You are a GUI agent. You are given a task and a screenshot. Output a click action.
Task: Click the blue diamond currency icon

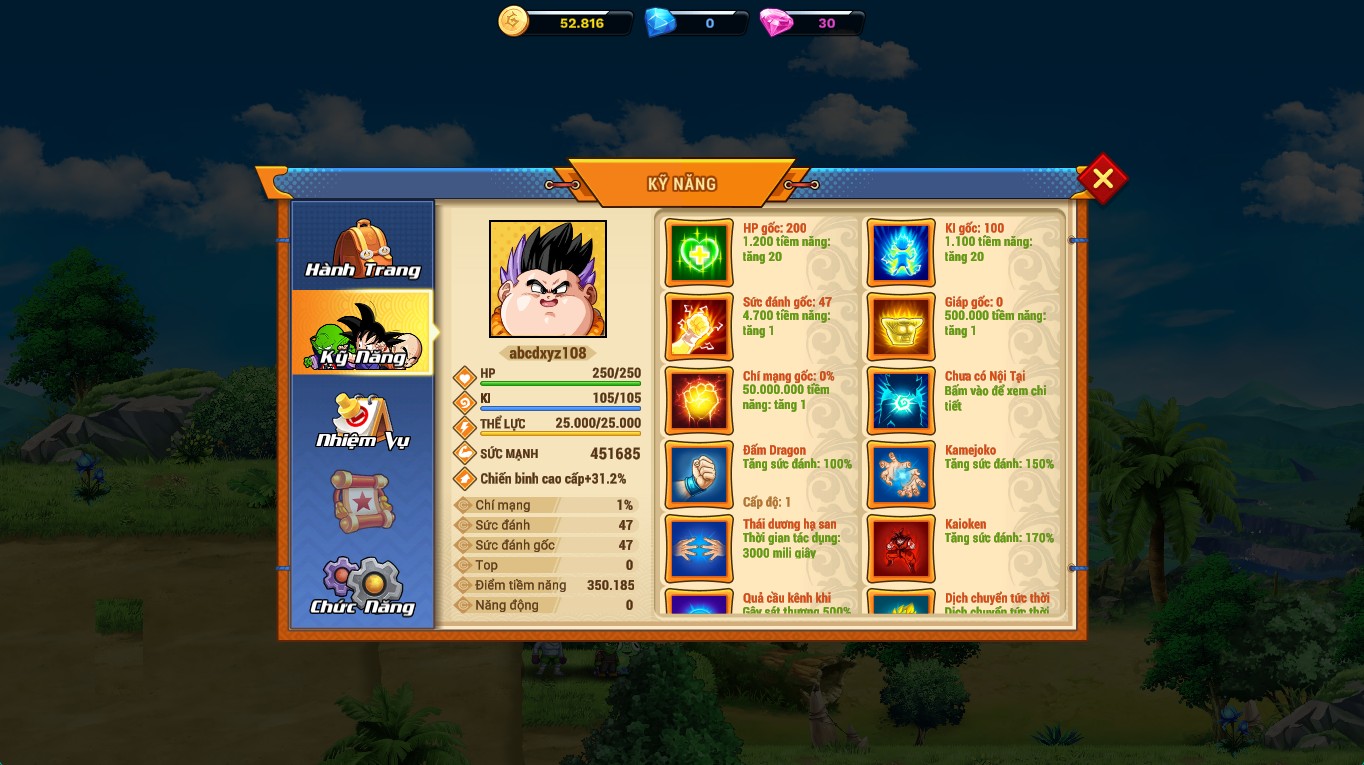(x=660, y=22)
